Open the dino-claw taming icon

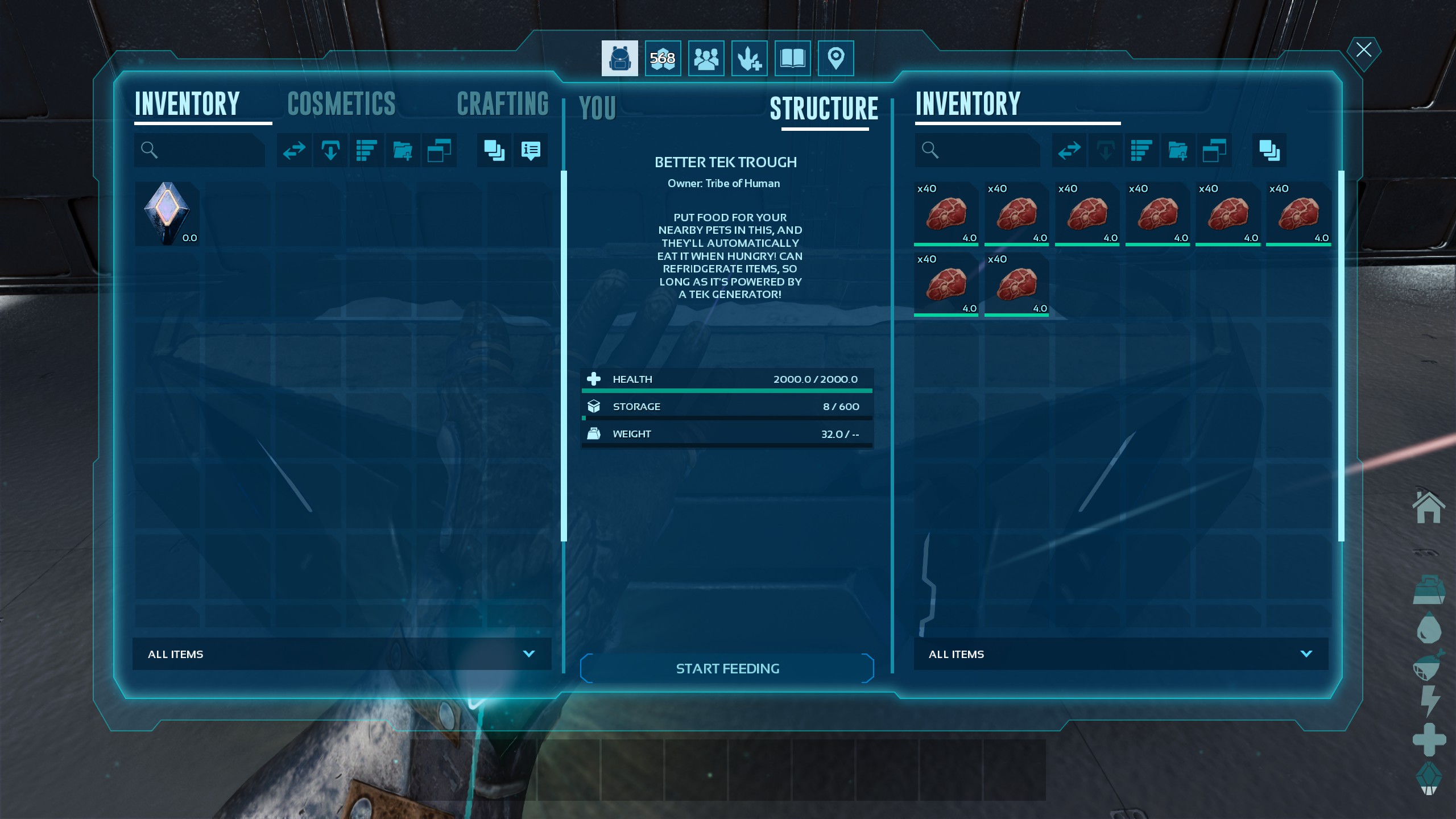coord(749,58)
